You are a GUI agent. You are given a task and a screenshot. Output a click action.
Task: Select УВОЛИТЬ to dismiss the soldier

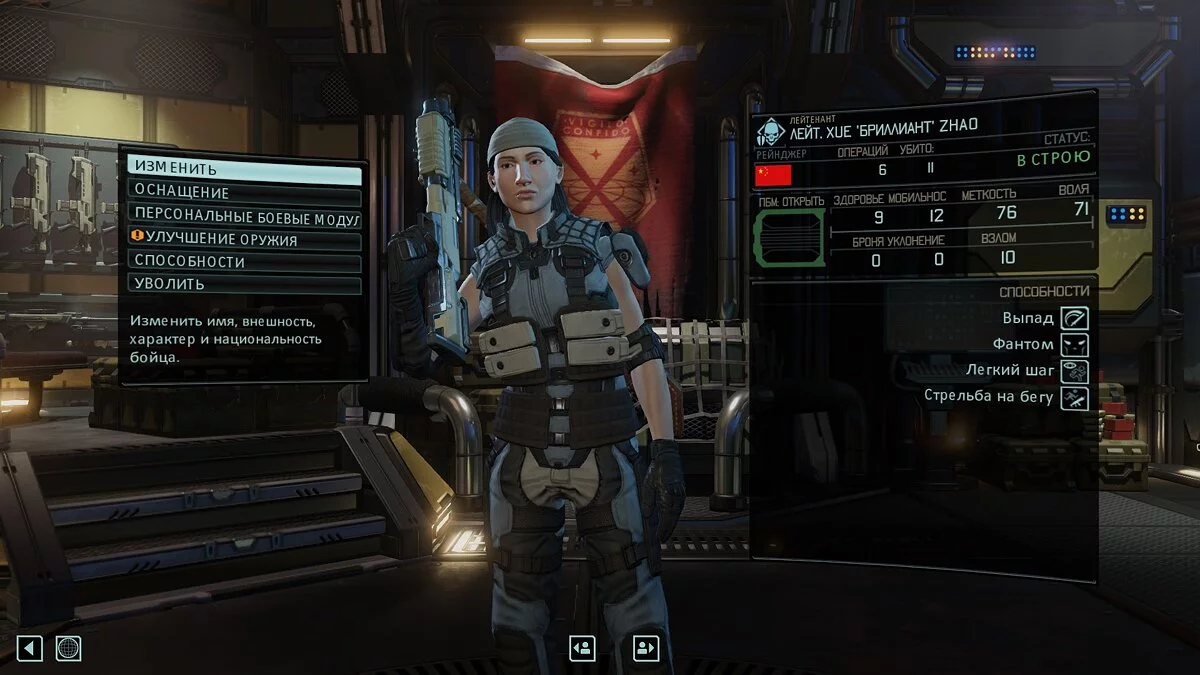click(x=244, y=284)
